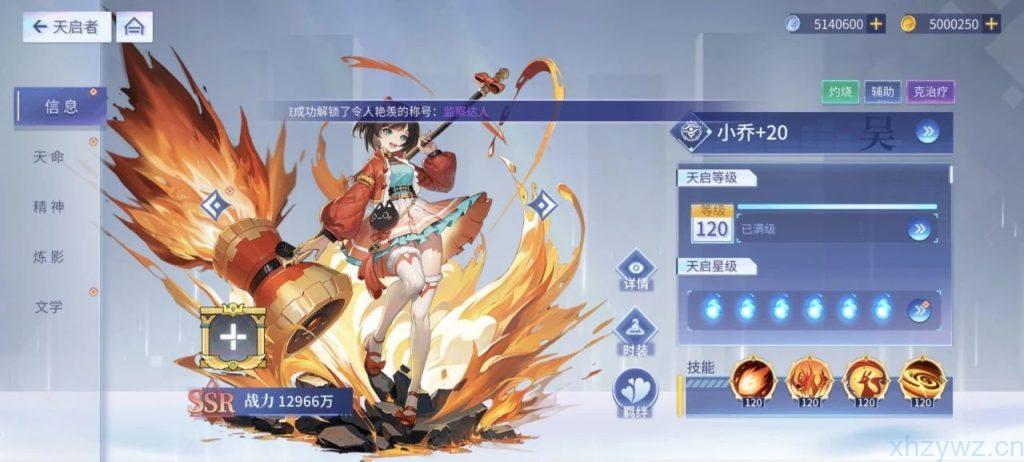Select the 辅助 tag
Screen dimensions: 1024x462
(881, 92)
